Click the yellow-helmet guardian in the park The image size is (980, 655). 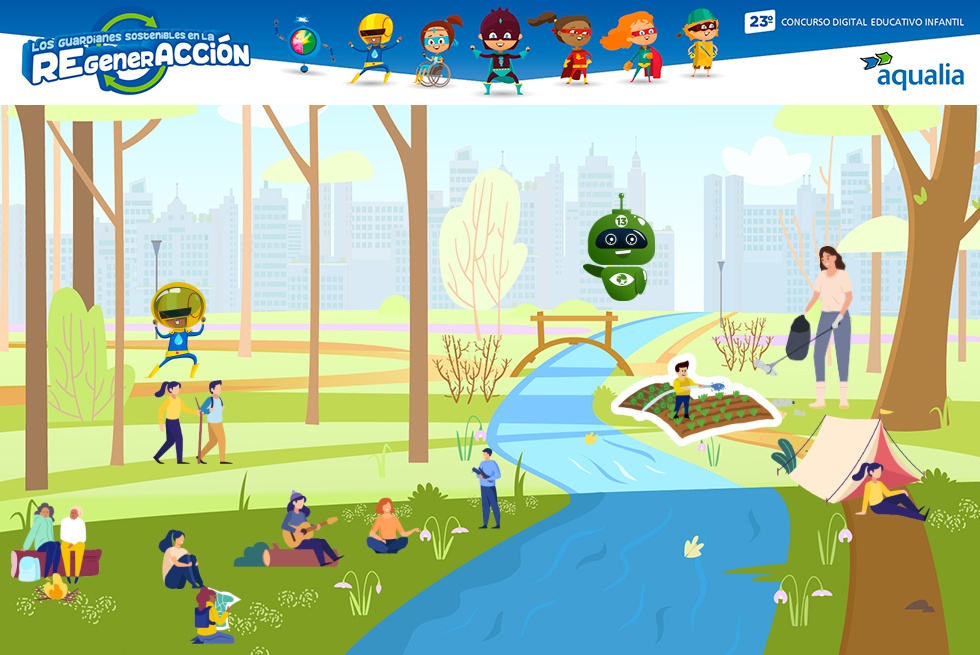coord(177,326)
